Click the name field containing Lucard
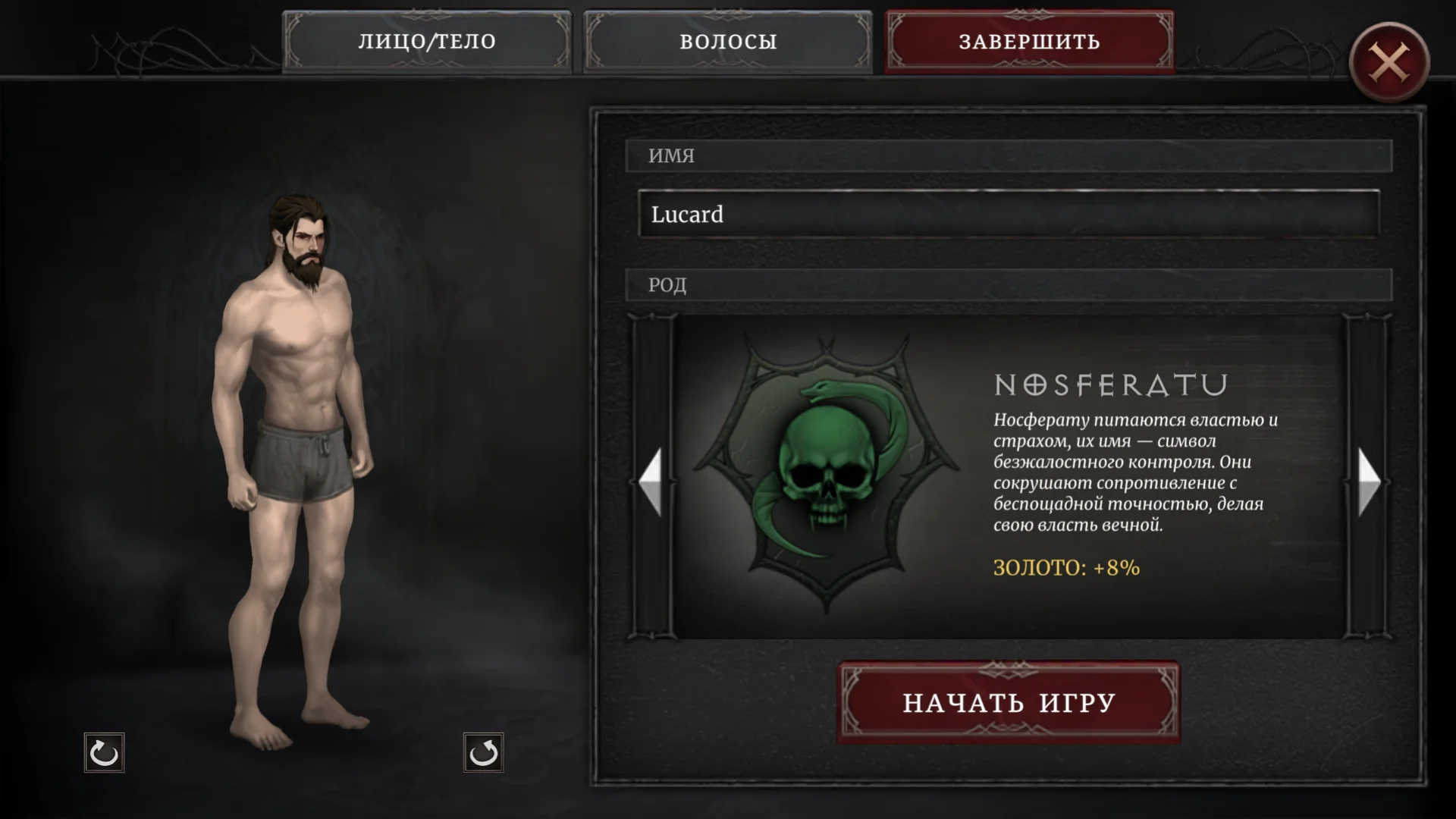The width and height of the screenshot is (1456, 819). [x=1009, y=215]
